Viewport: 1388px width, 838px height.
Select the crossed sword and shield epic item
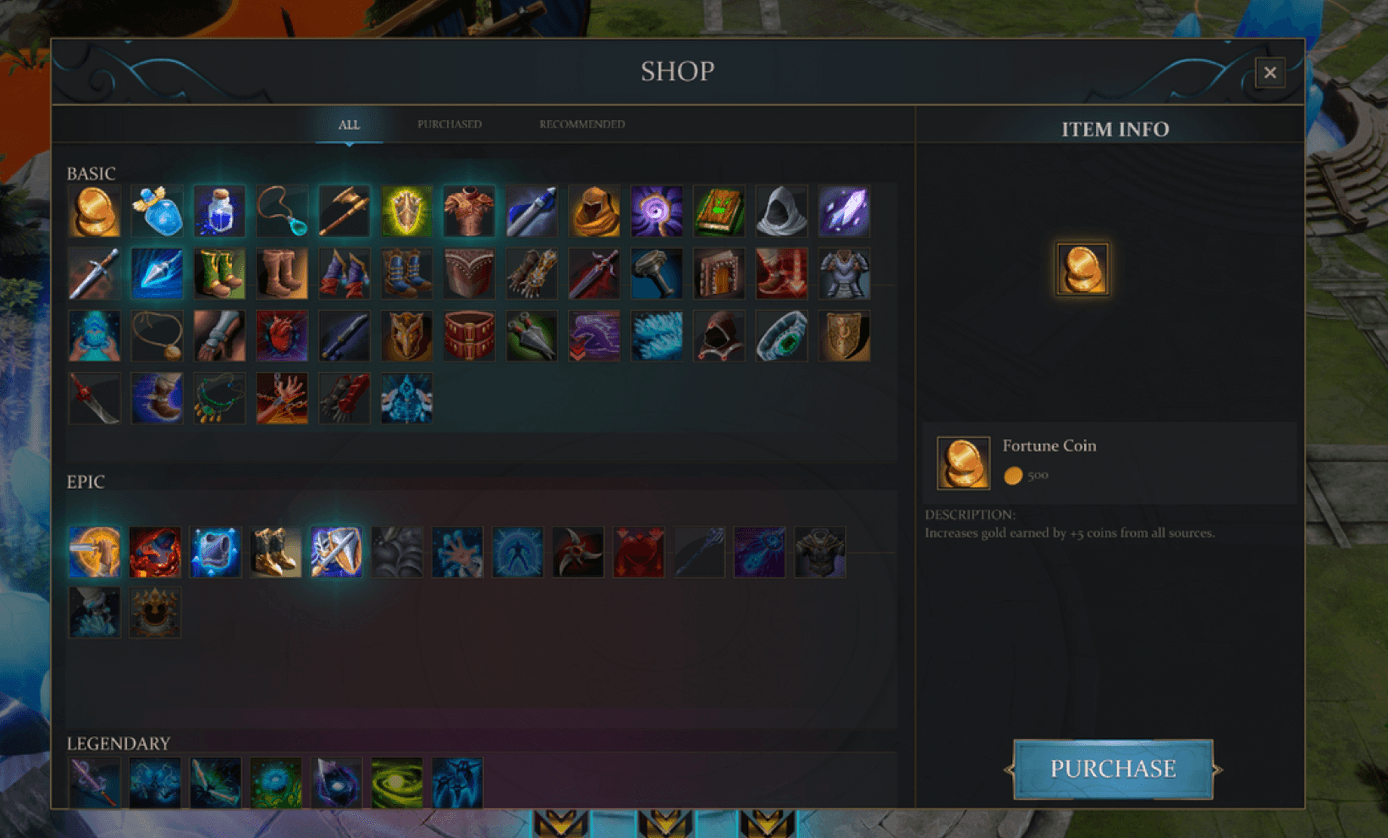point(337,552)
